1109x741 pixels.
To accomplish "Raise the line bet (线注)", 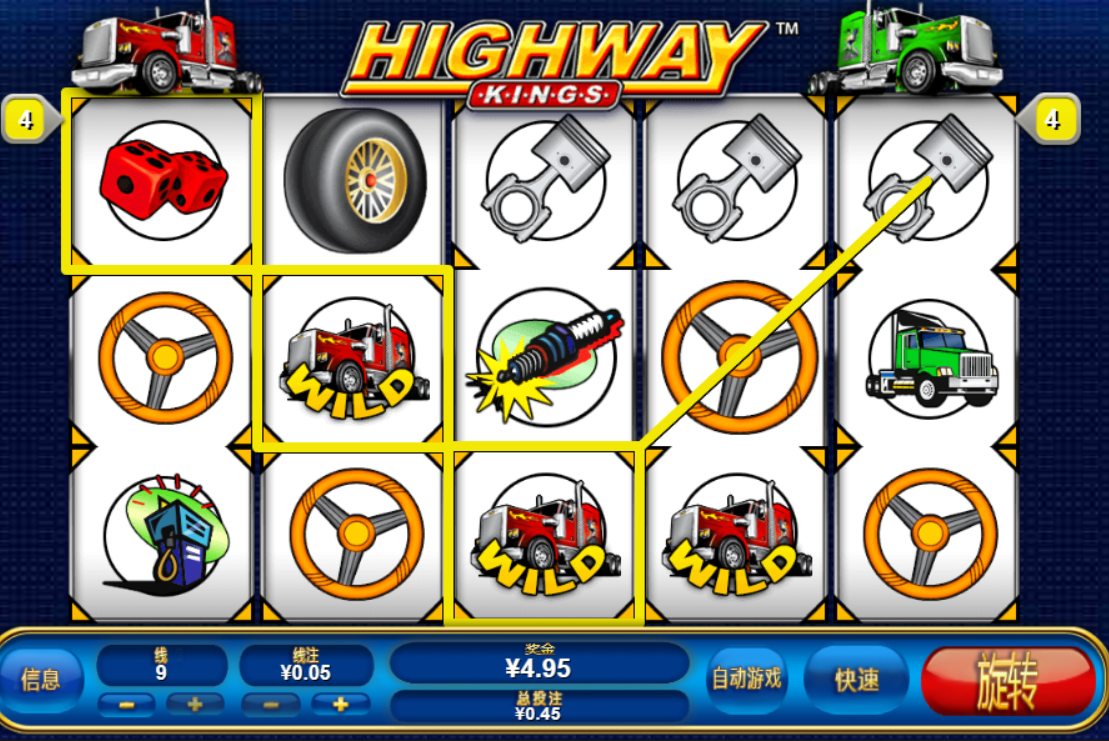I will pyautogui.click(x=341, y=705).
